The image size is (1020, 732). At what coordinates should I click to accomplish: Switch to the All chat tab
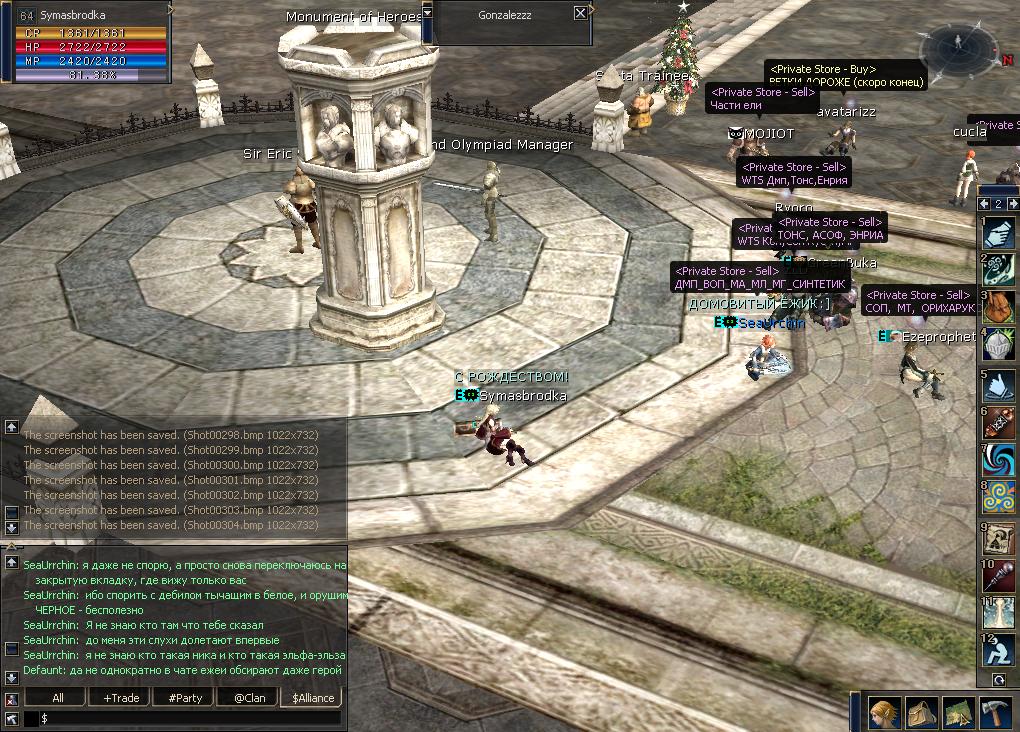point(58,697)
